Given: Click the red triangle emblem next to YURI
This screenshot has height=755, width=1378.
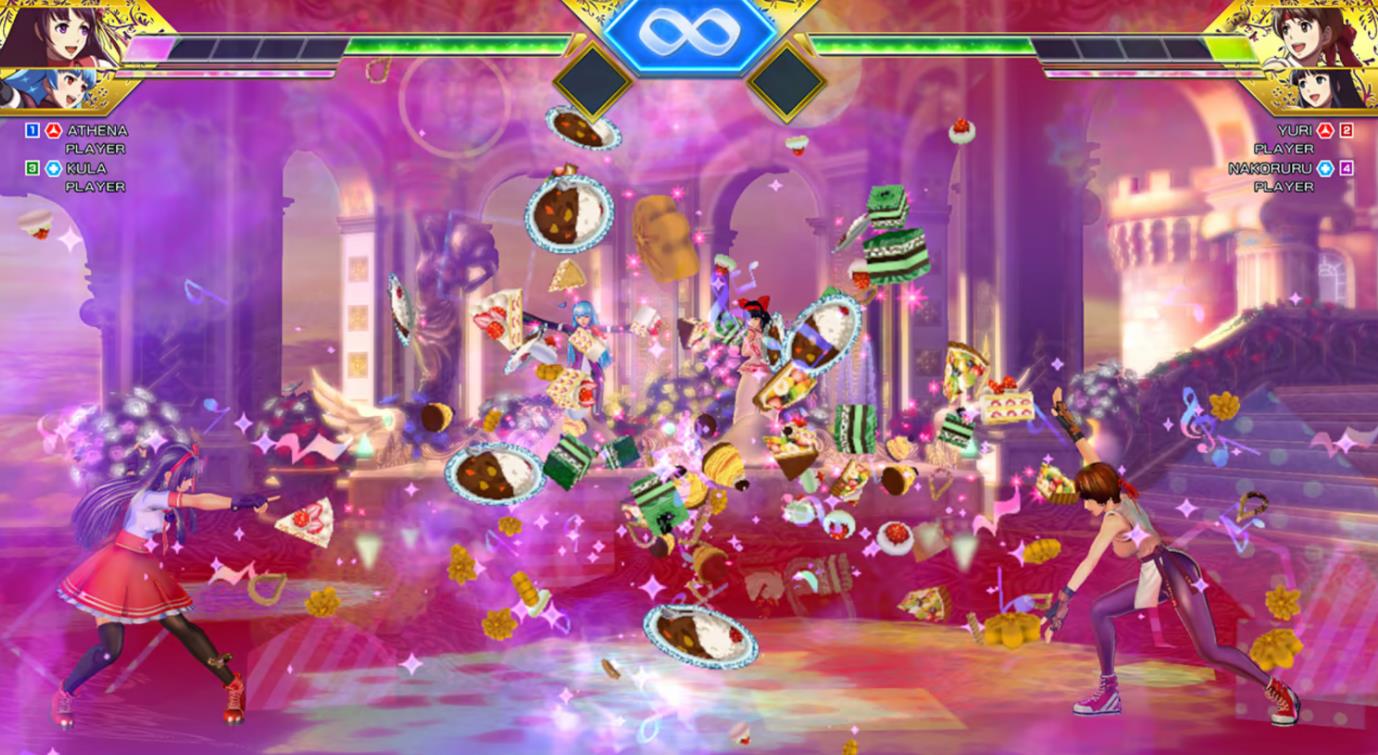Looking at the screenshot, I should click(1326, 131).
